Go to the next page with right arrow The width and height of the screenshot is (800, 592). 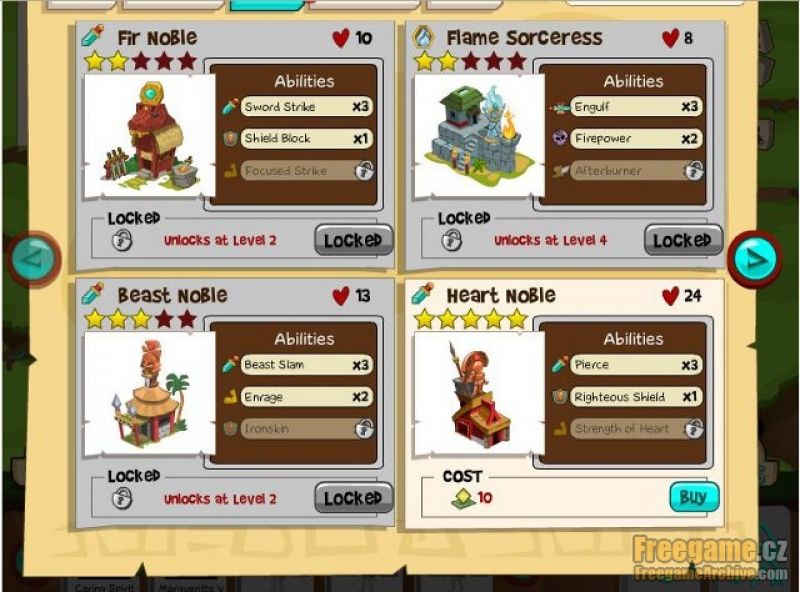(x=754, y=259)
